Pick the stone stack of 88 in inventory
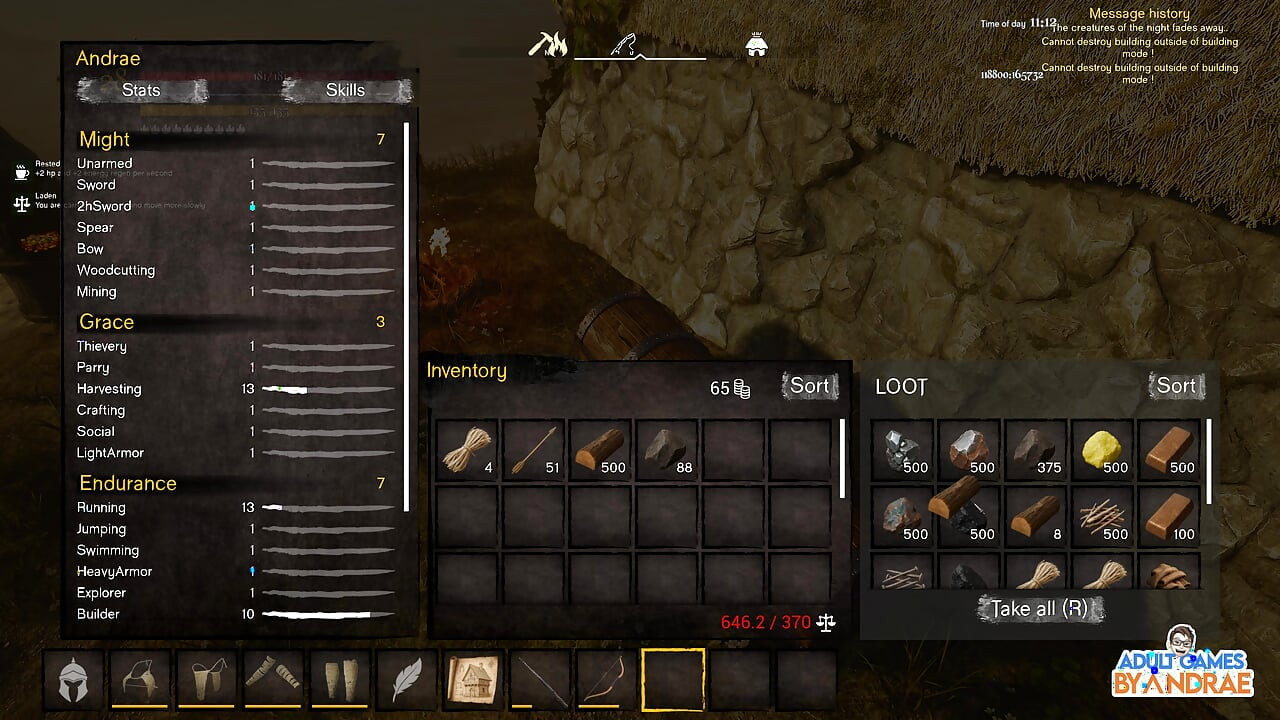Image resolution: width=1280 pixels, height=720 pixels. coord(667,449)
